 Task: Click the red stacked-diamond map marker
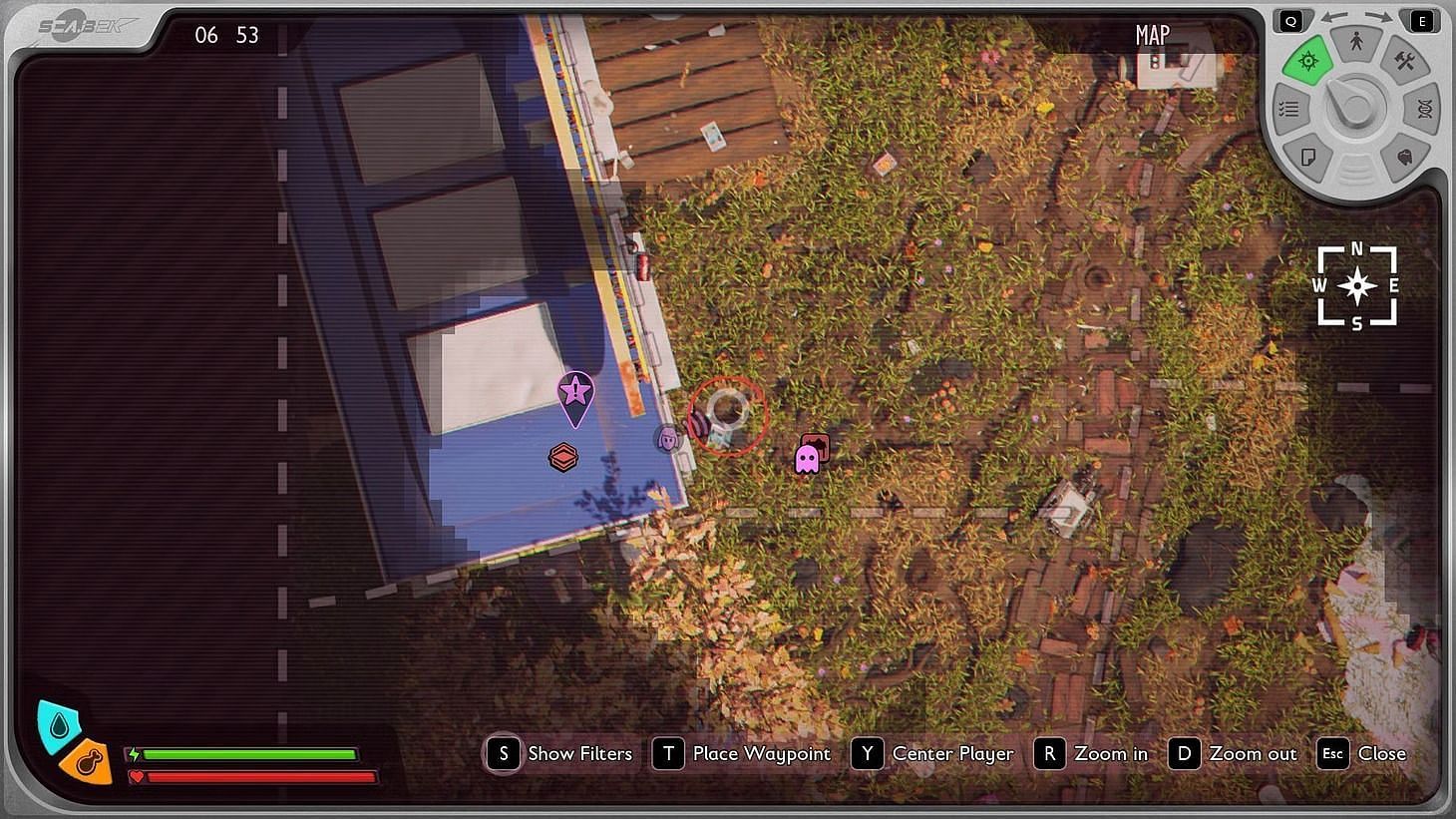(563, 458)
